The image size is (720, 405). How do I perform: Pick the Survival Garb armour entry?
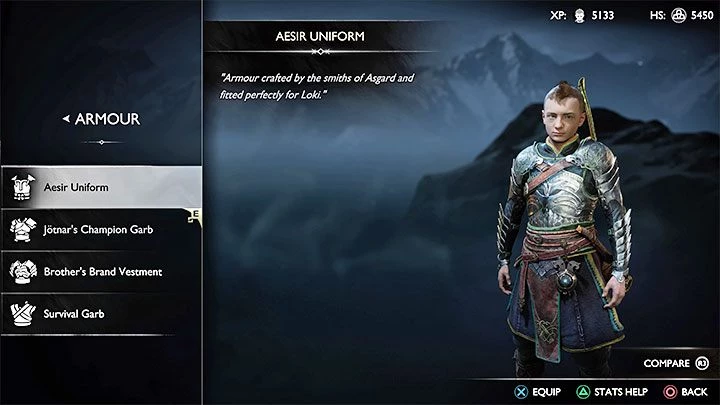point(100,313)
